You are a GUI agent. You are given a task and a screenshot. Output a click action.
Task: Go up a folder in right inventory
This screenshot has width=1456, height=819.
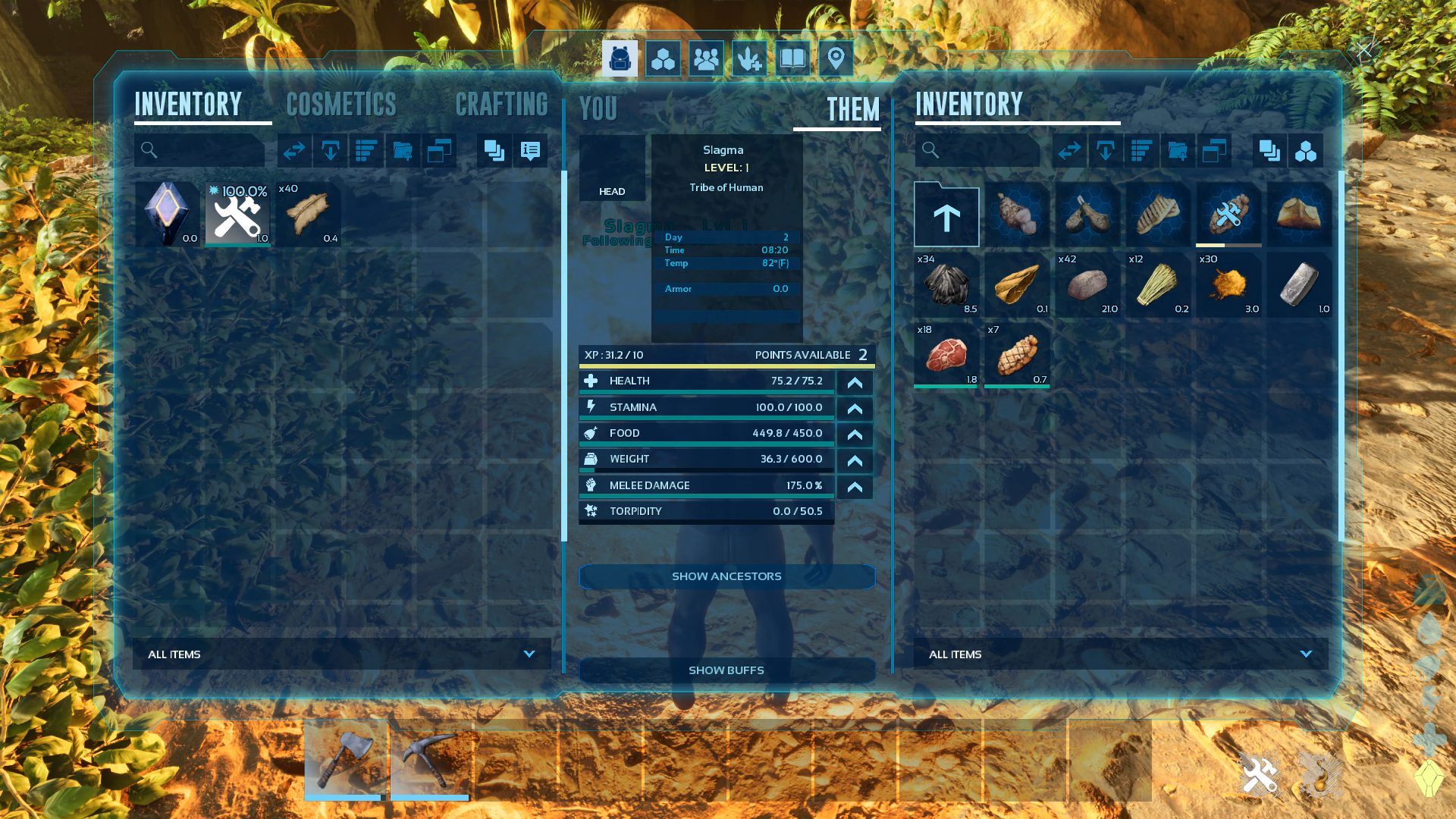pos(946,215)
